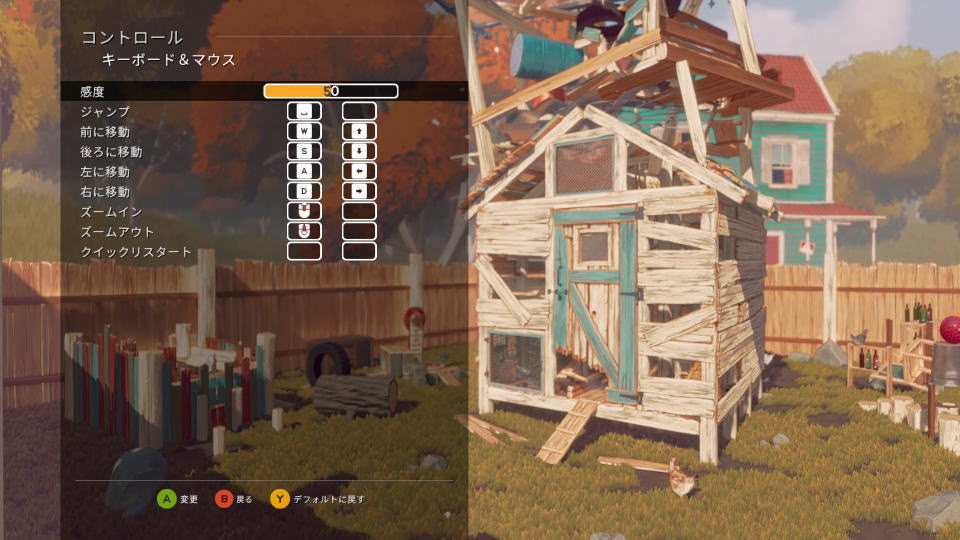Choose the ズームイン menu row label
The width and height of the screenshot is (960, 540).
[x=111, y=212]
